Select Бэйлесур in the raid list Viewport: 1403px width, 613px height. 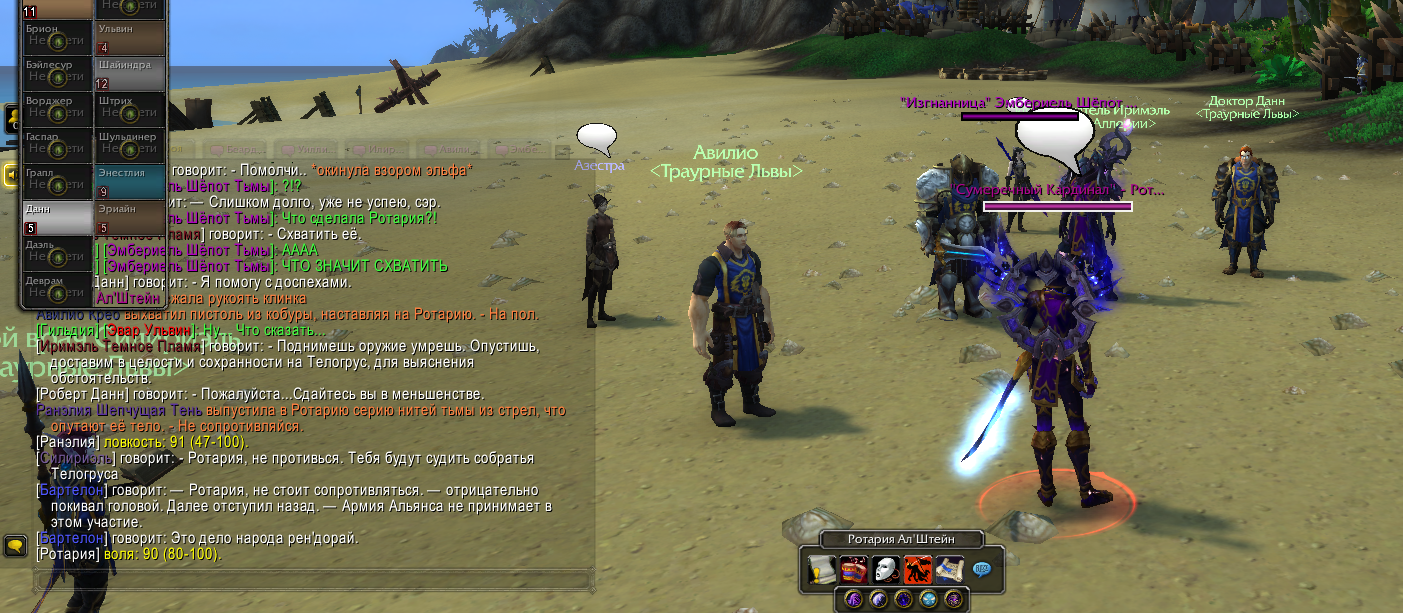click(58, 74)
